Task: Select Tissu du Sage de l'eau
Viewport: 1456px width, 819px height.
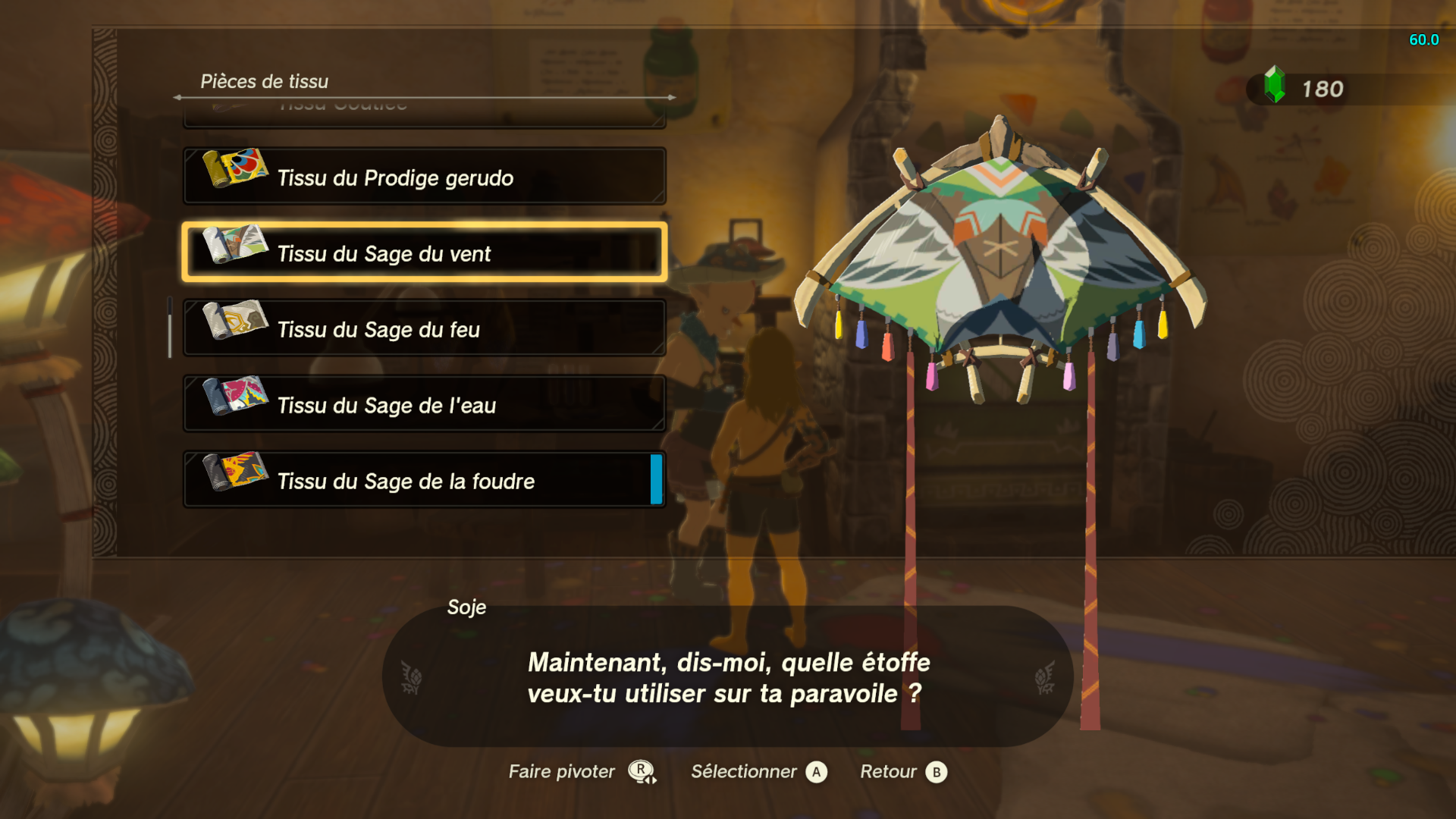Action: [x=424, y=404]
